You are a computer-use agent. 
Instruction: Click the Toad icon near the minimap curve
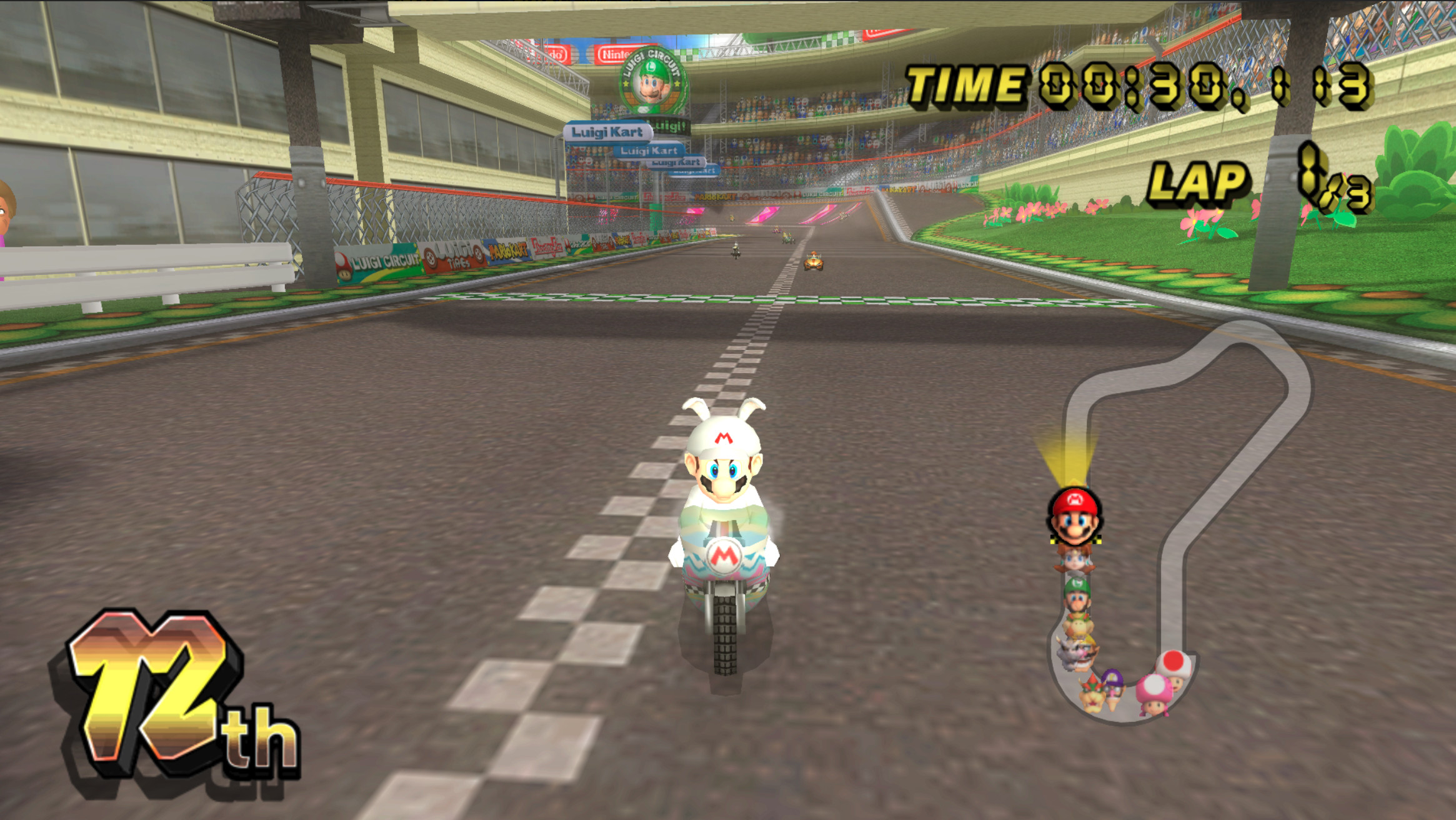tap(1172, 667)
